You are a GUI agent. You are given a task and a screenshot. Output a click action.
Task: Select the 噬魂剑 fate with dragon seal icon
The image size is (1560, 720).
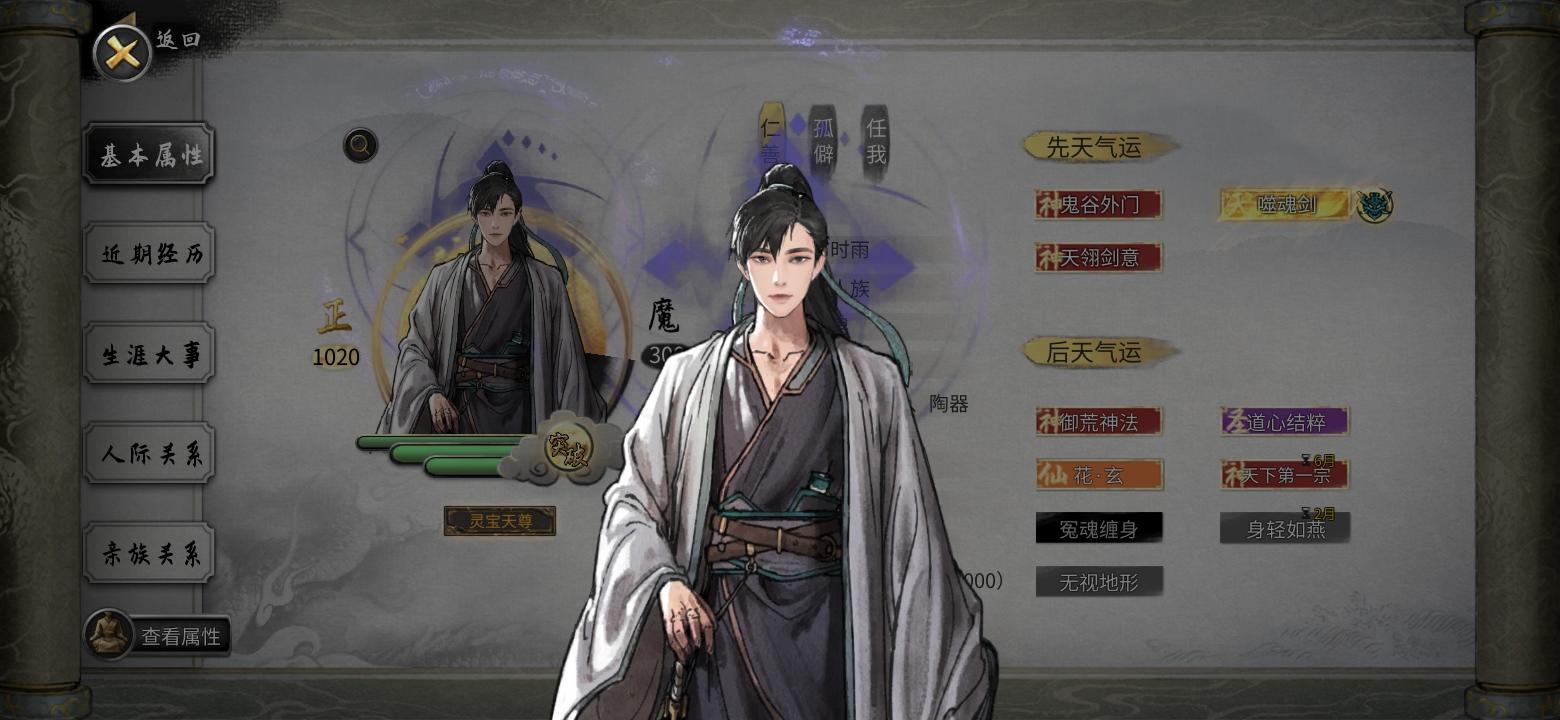click(x=1284, y=203)
